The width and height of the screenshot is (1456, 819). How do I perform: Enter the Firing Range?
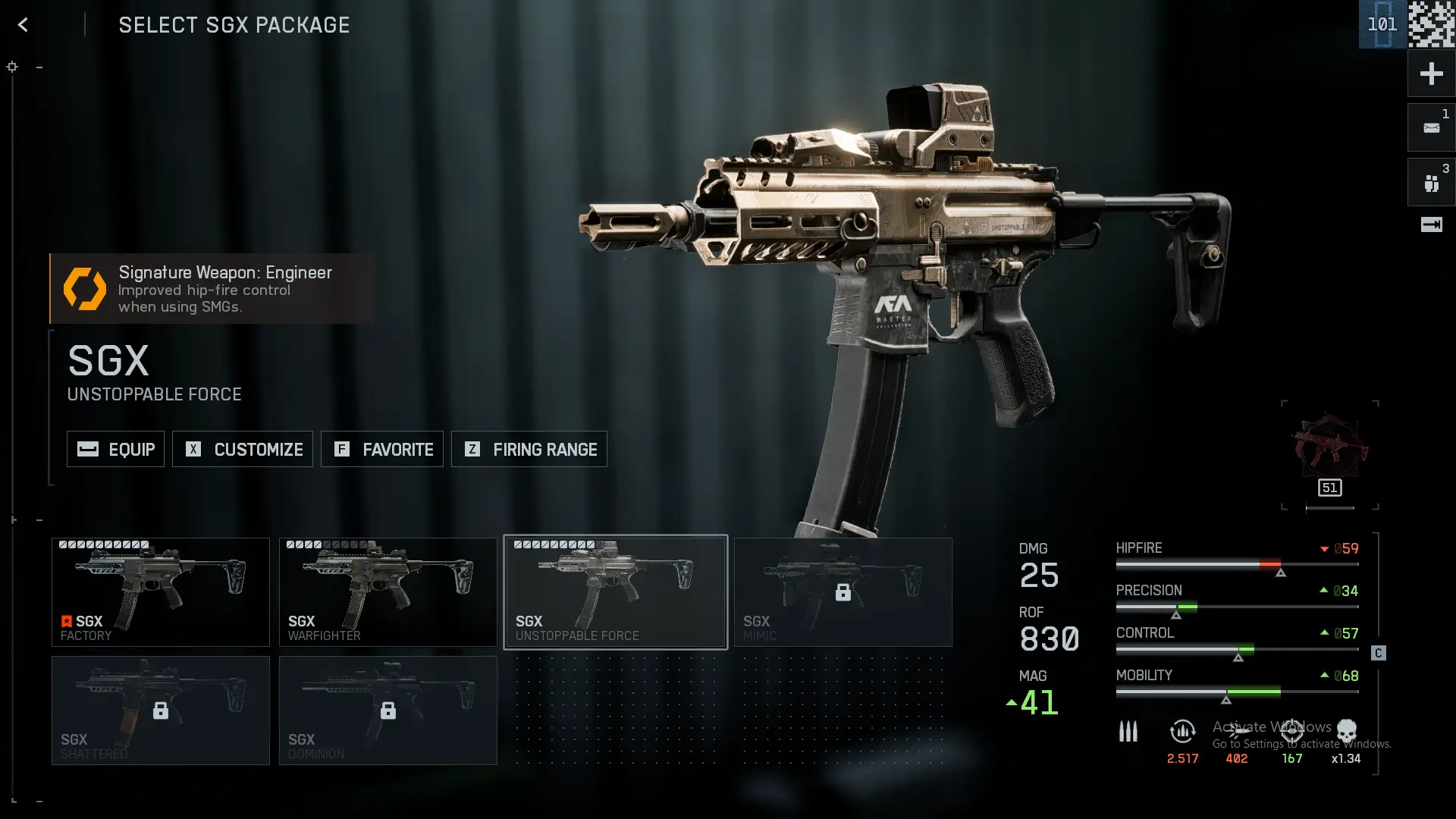[529, 449]
